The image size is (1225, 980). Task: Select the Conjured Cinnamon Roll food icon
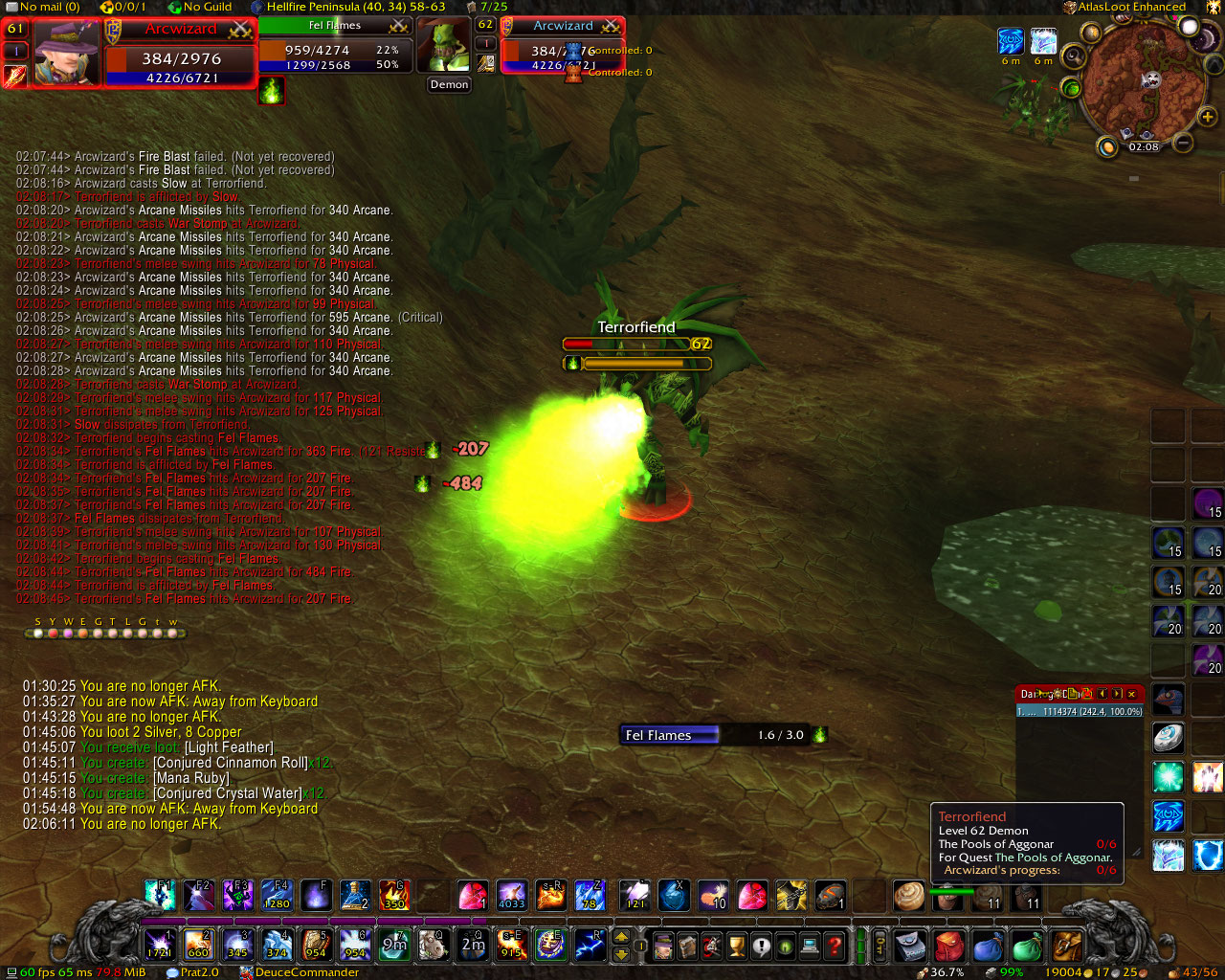(x=909, y=897)
